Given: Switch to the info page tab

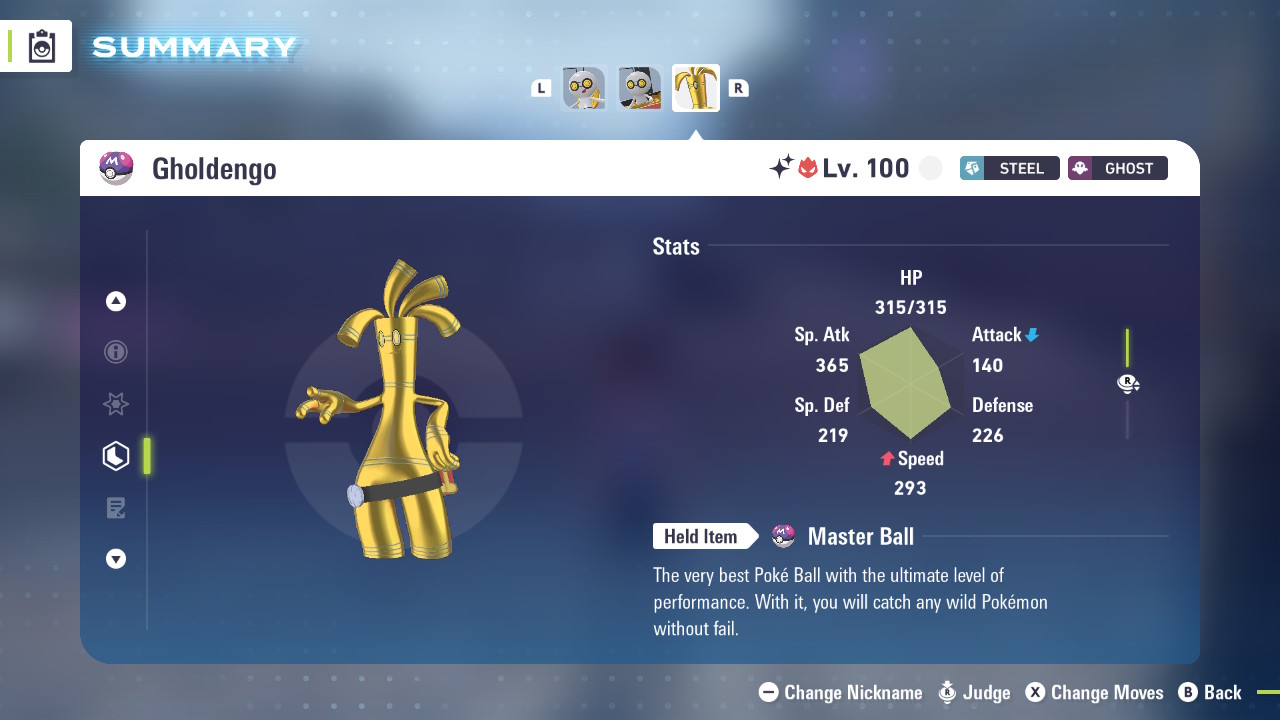Looking at the screenshot, I should click(116, 352).
